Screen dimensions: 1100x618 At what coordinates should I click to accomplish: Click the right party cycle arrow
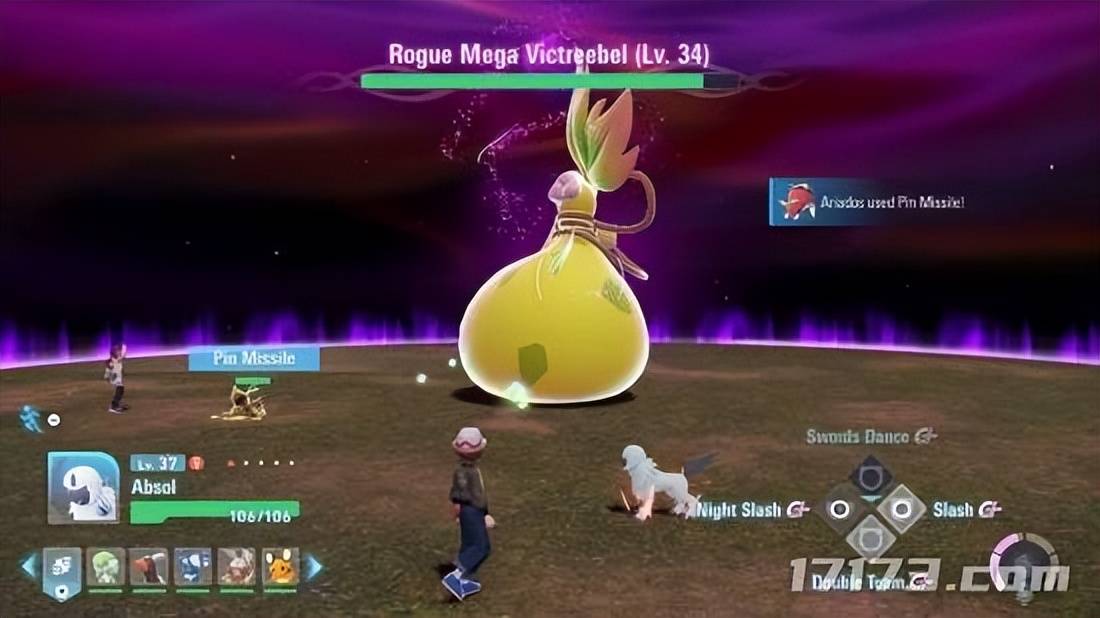tap(313, 567)
